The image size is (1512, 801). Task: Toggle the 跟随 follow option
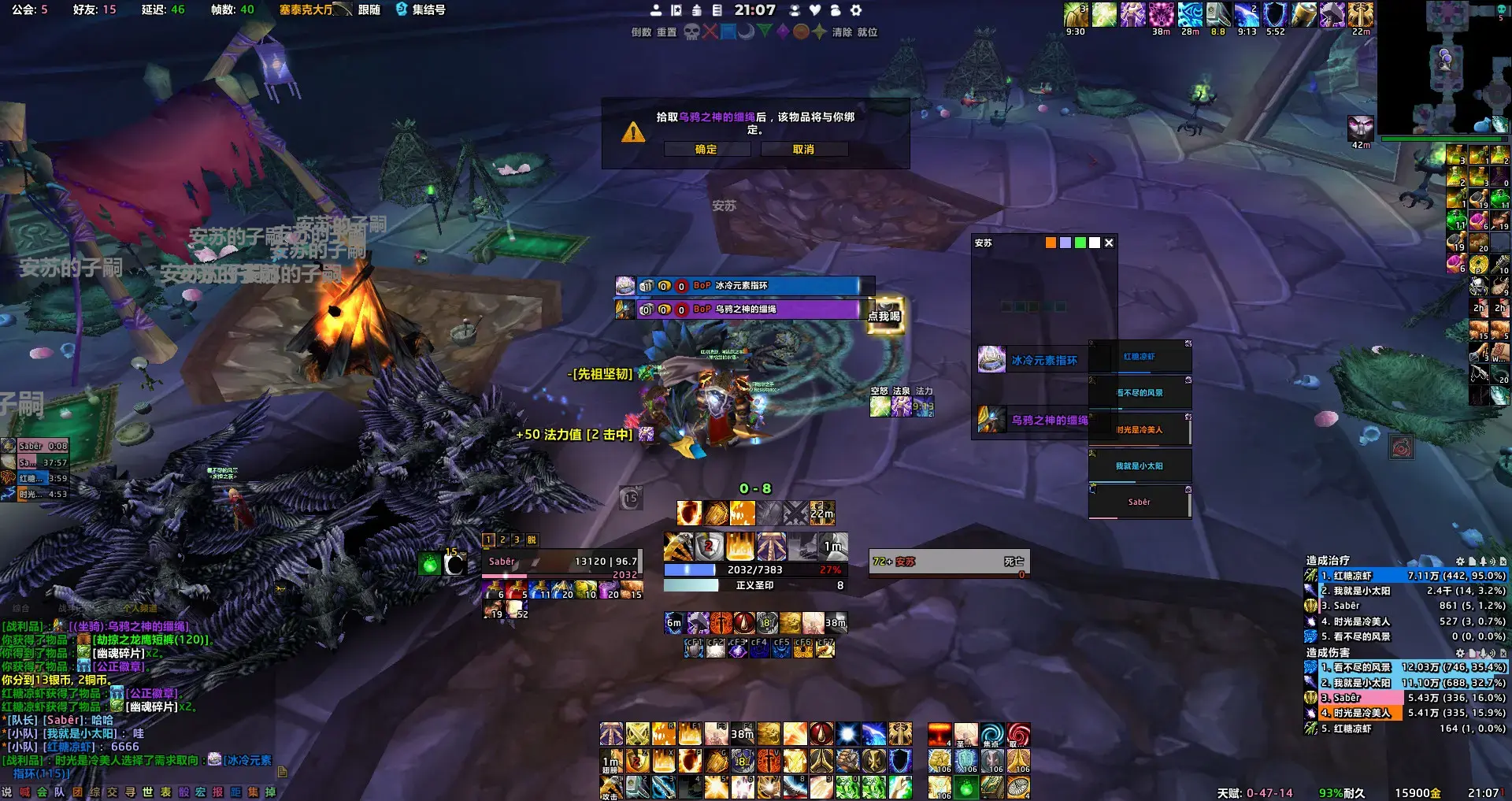369,10
